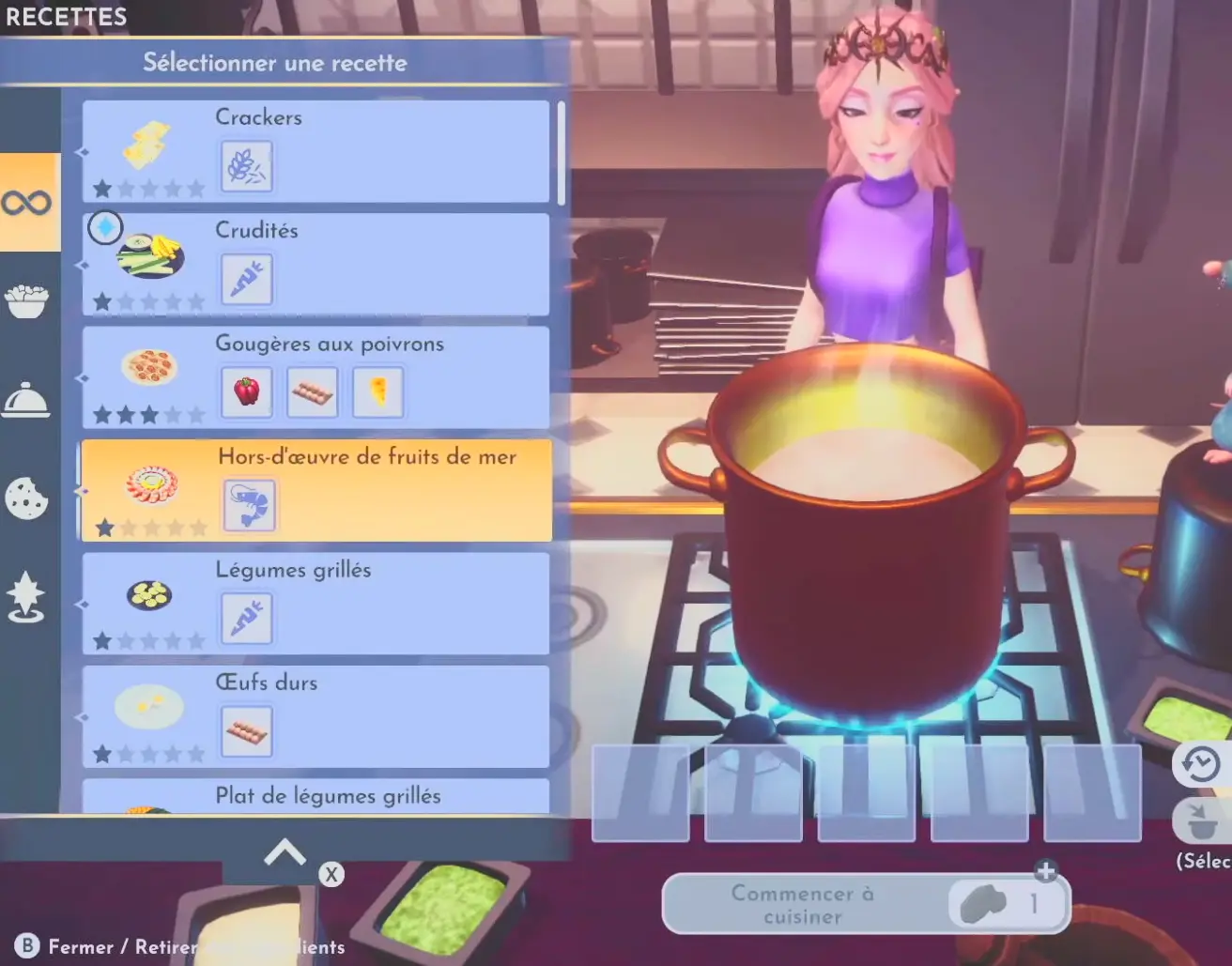Select the Crackers recipe
The height and width of the screenshot is (966, 1232).
pos(316,151)
